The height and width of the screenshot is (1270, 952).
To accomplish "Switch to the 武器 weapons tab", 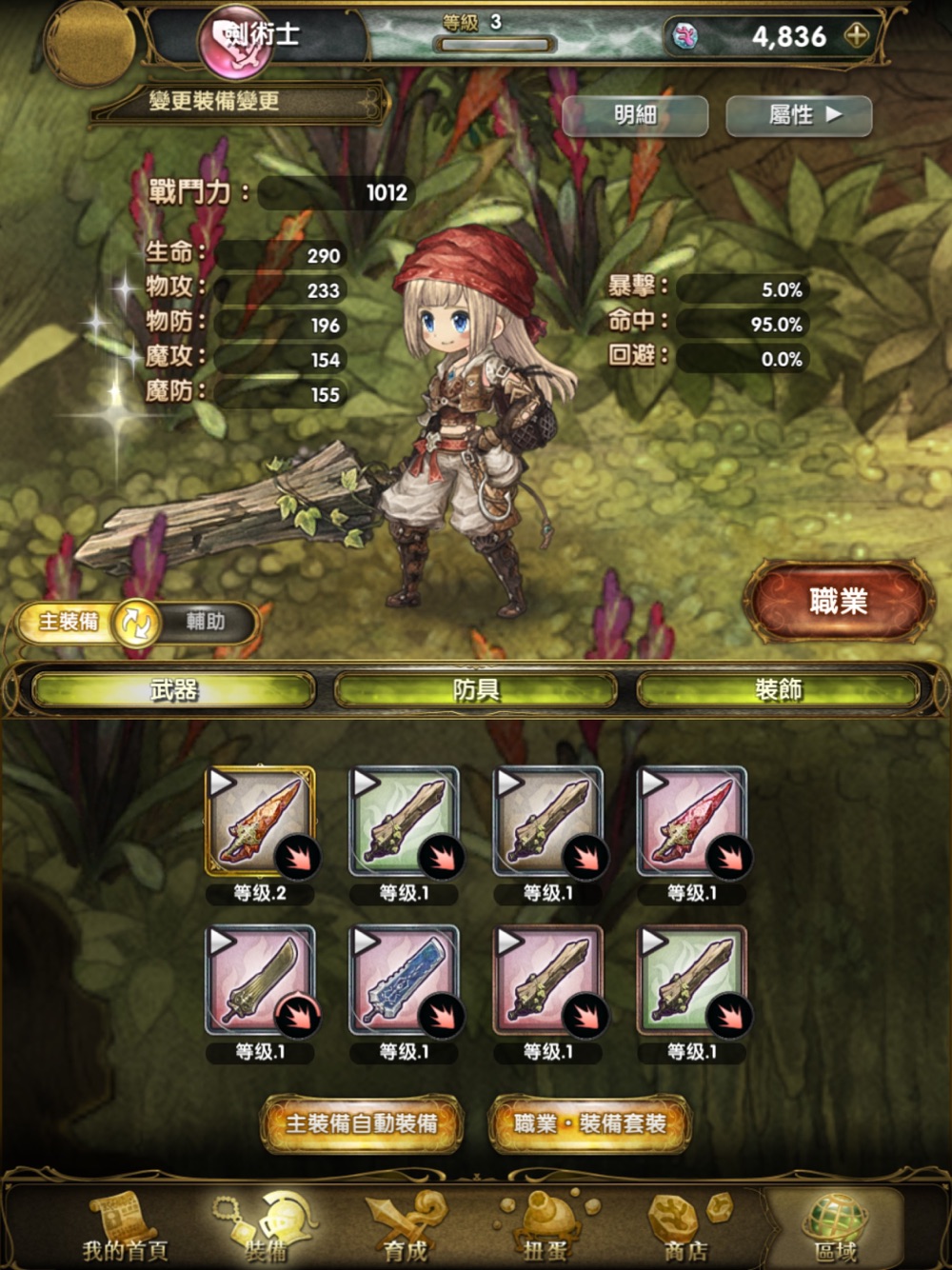I will tap(174, 690).
